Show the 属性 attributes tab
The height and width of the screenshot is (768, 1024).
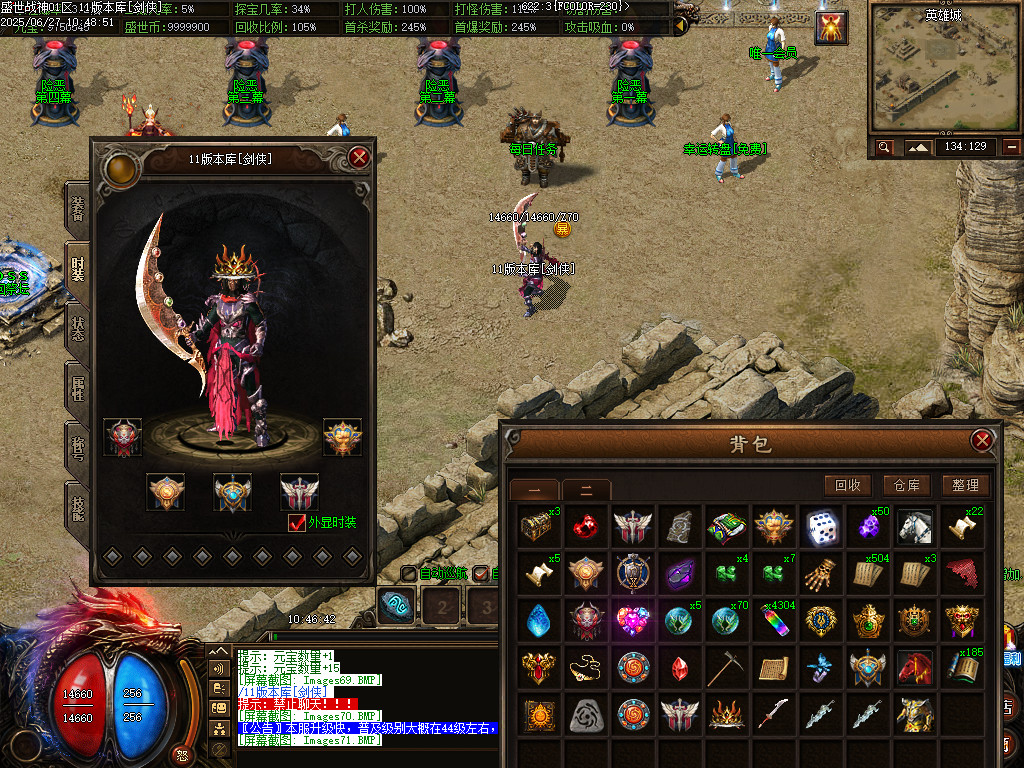pos(77,387)
